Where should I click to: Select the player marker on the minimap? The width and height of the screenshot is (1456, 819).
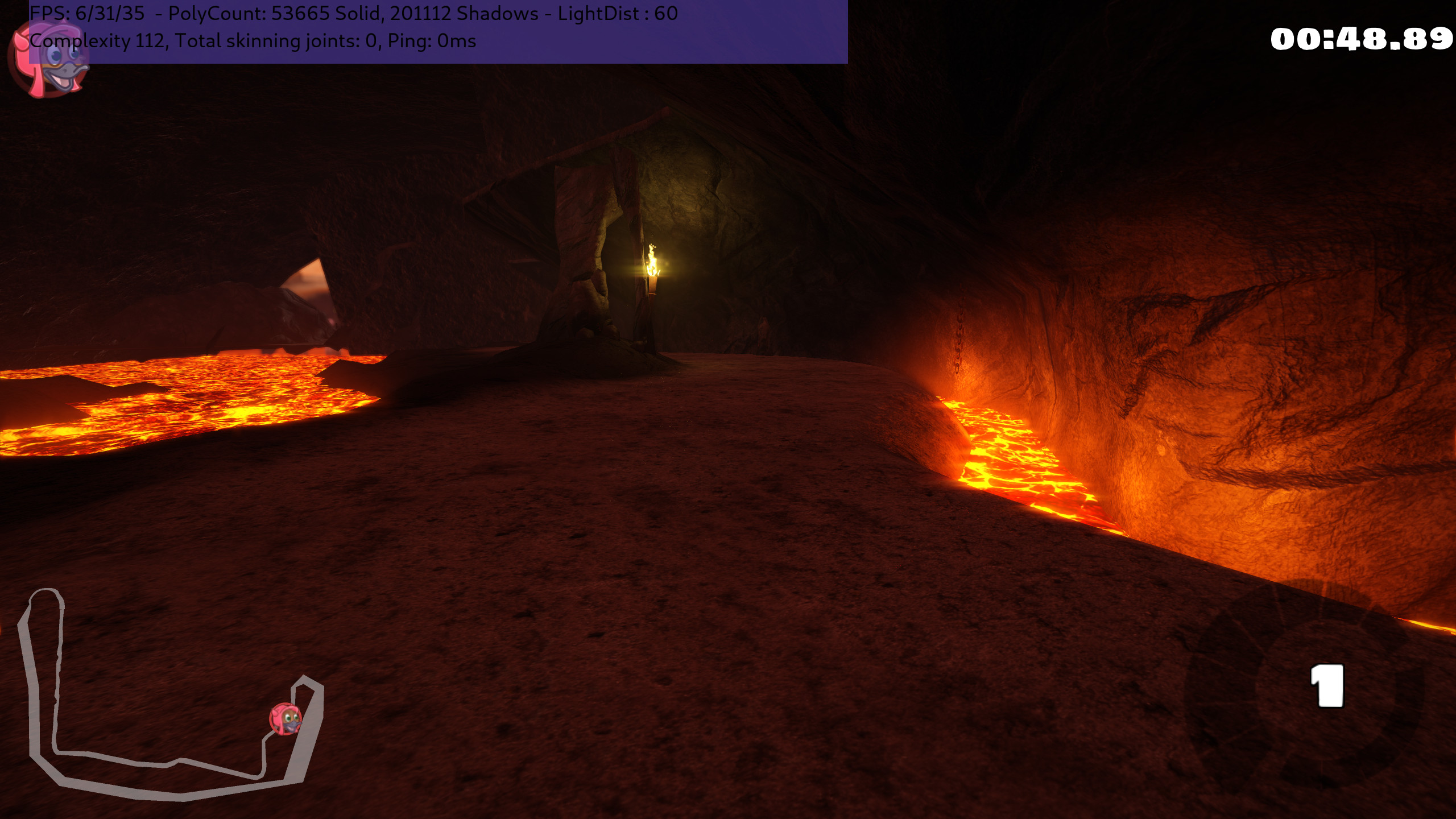click(286, 719)
